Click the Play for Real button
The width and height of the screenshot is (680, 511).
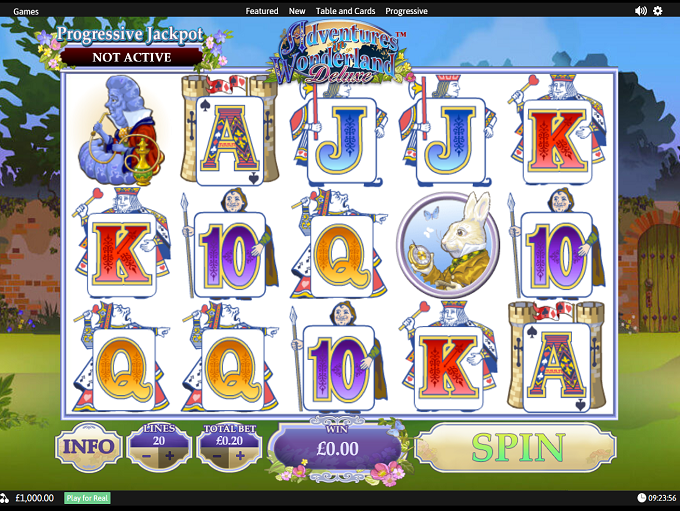tap(87, 498)
